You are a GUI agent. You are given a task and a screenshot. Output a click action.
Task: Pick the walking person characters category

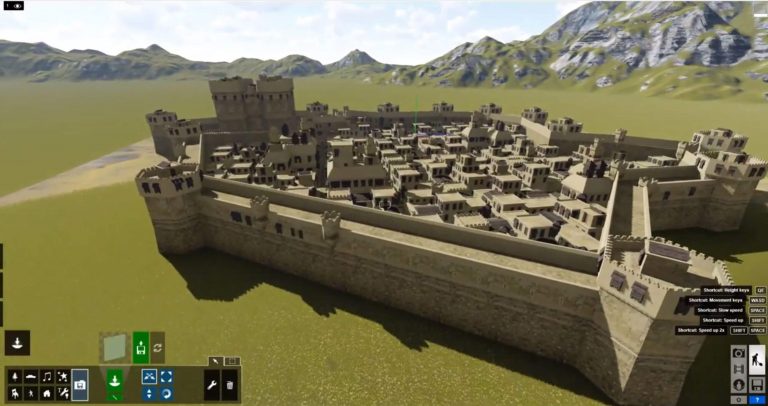point(31,393)
